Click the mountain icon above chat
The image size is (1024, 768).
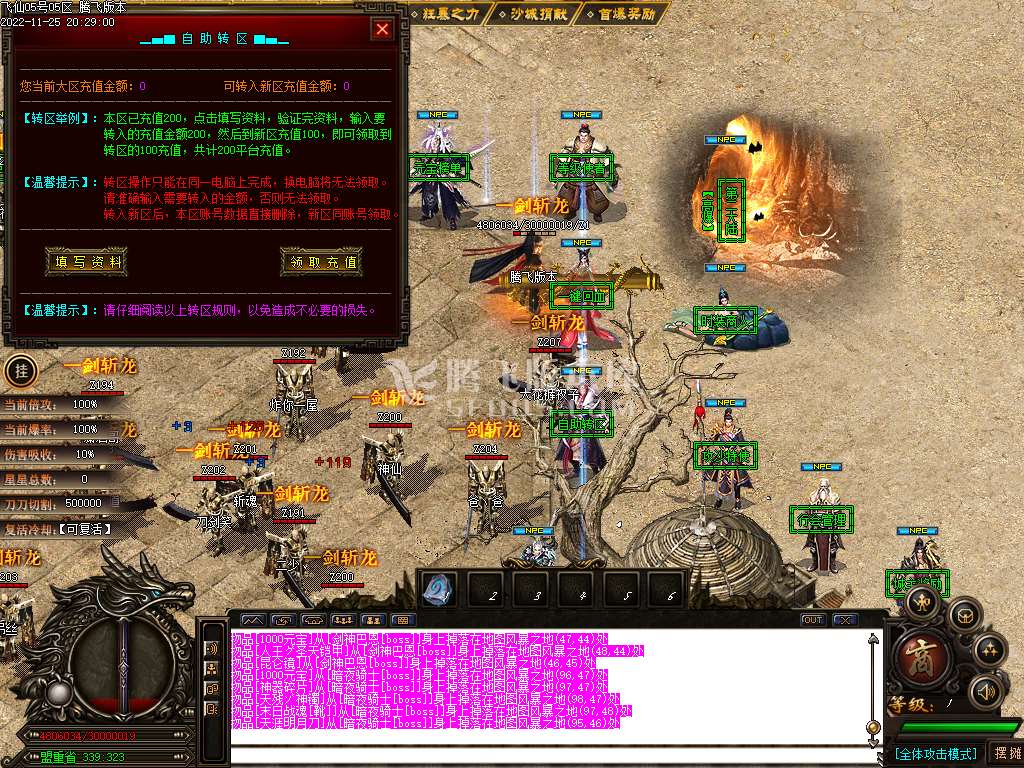[x=251, y=620]
